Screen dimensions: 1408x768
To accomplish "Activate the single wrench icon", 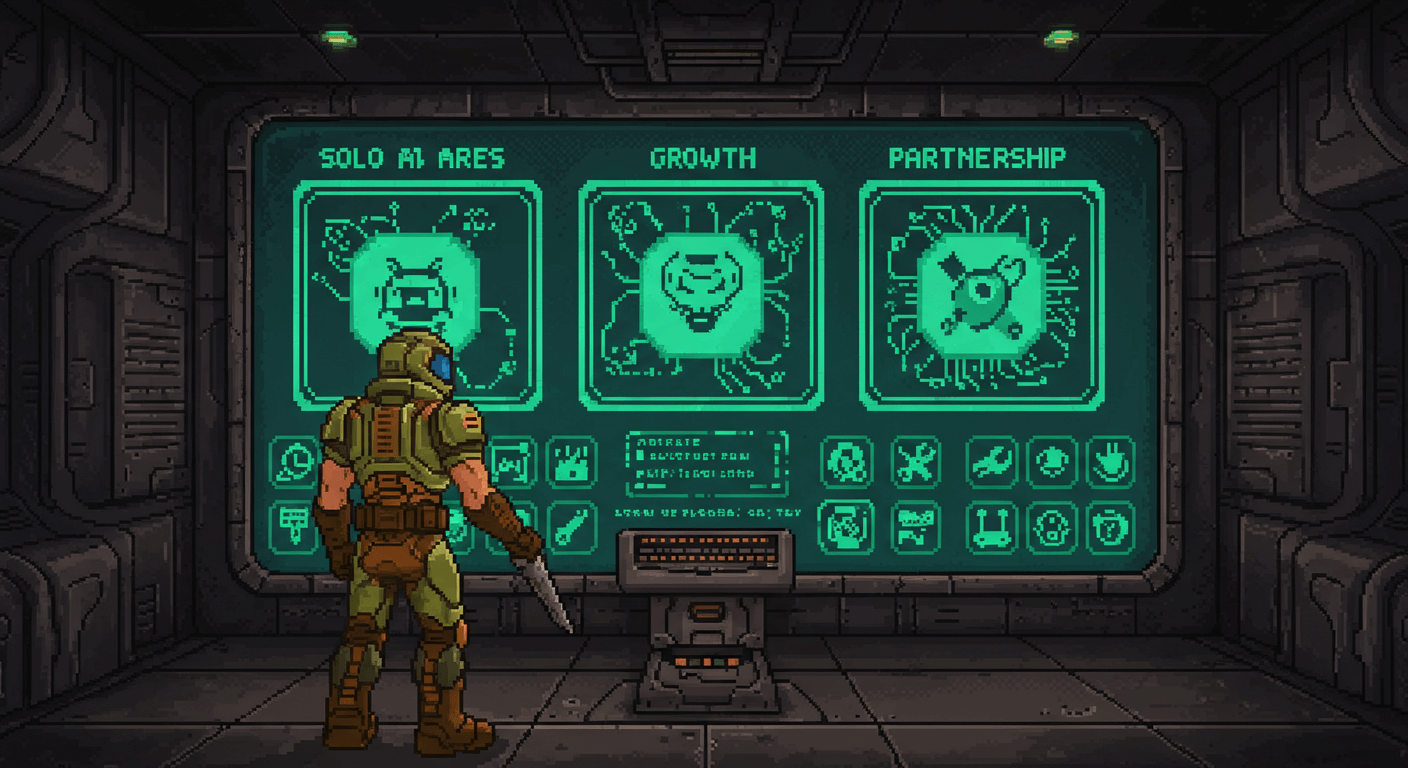I will 991,462.
